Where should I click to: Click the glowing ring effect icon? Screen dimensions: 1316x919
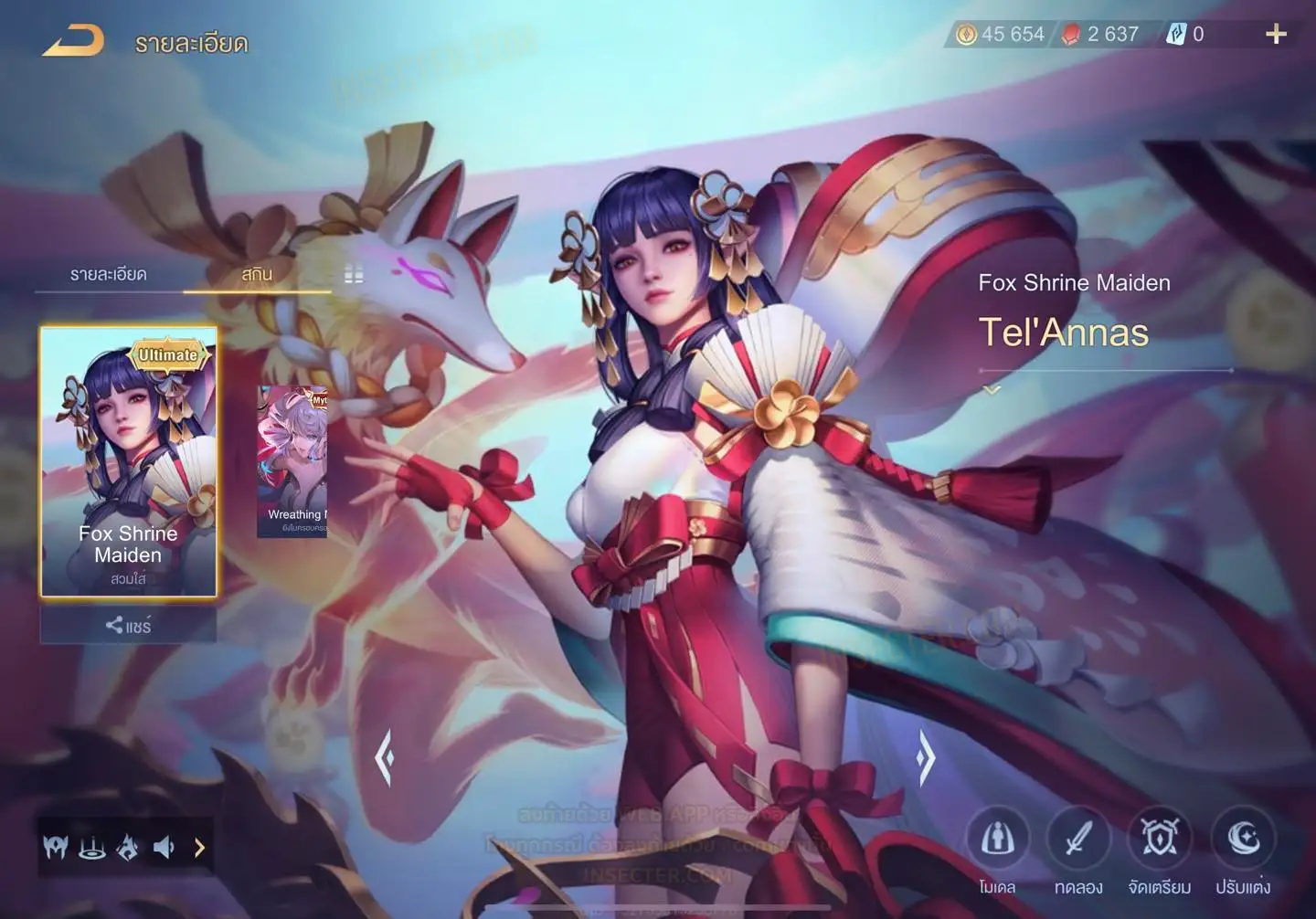click(x=91, y=848)
